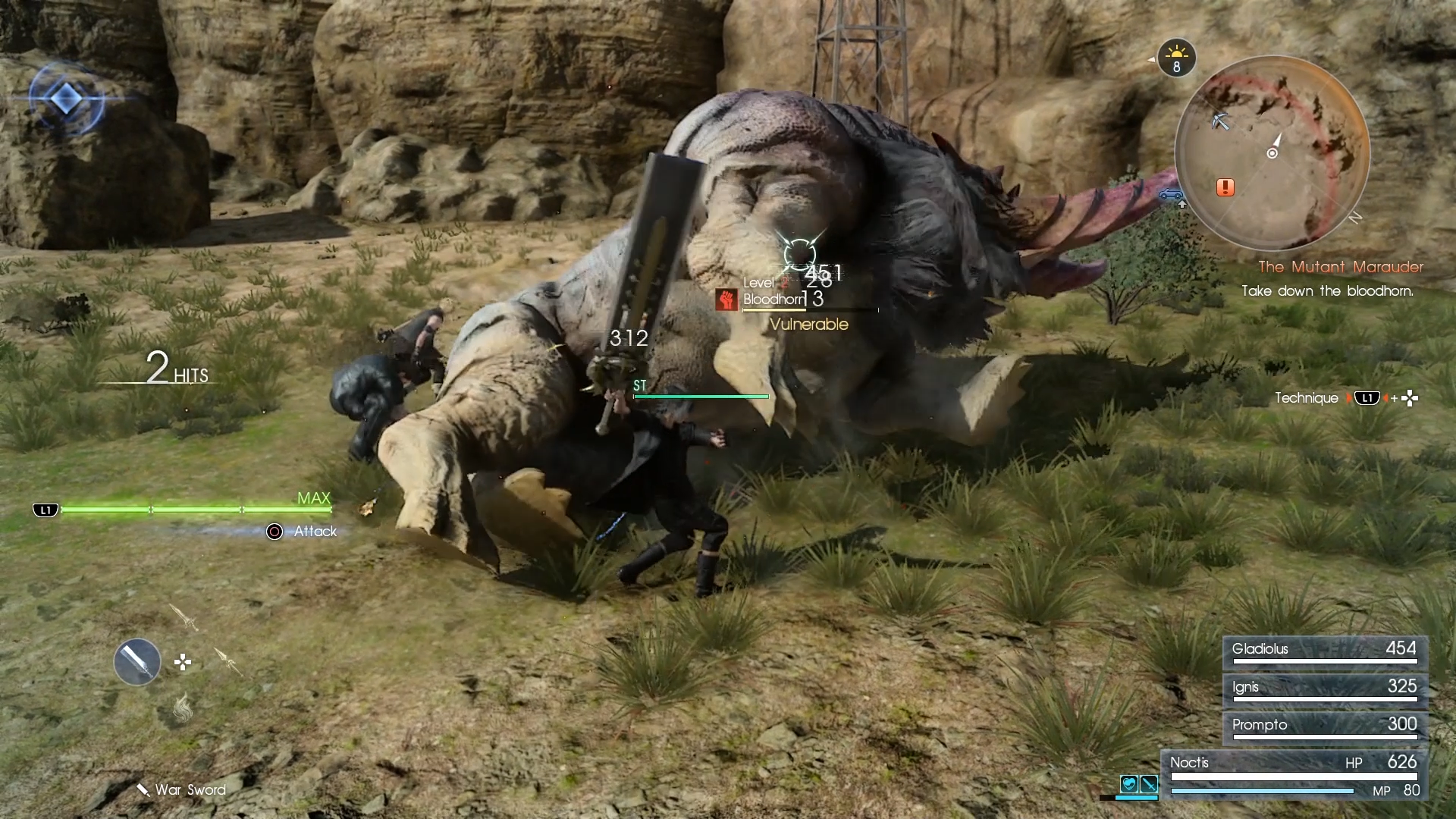Open the circular minimap

point(1272,153)
